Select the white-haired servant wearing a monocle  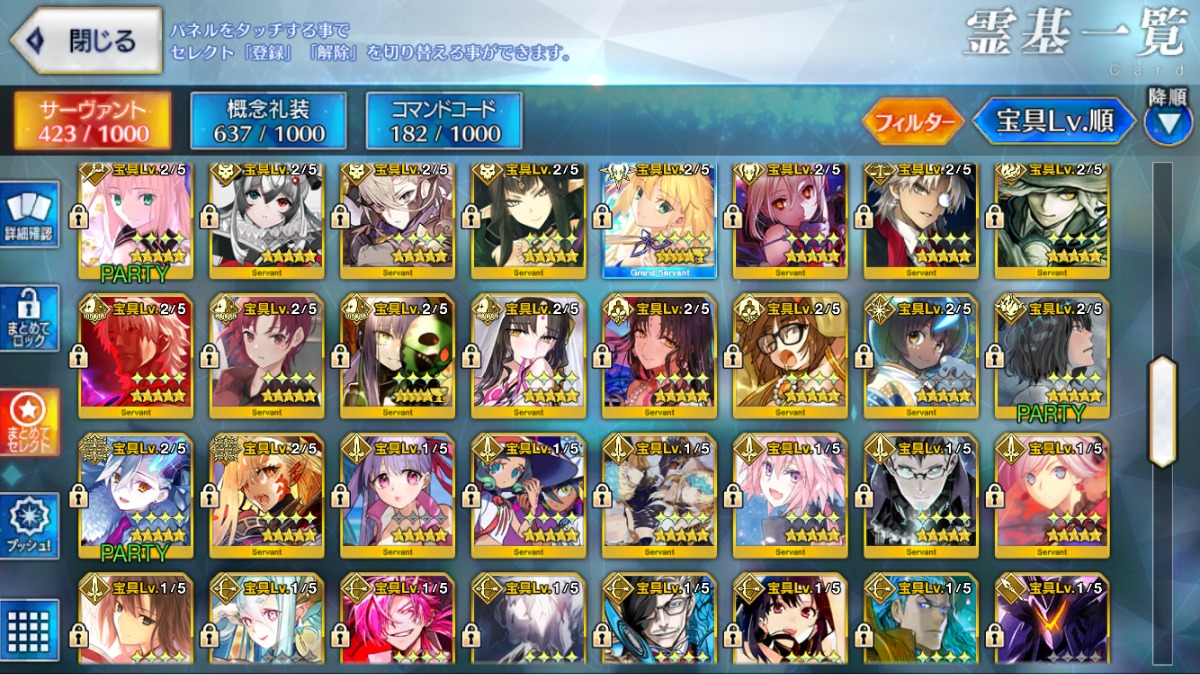(x=921, y=217)
